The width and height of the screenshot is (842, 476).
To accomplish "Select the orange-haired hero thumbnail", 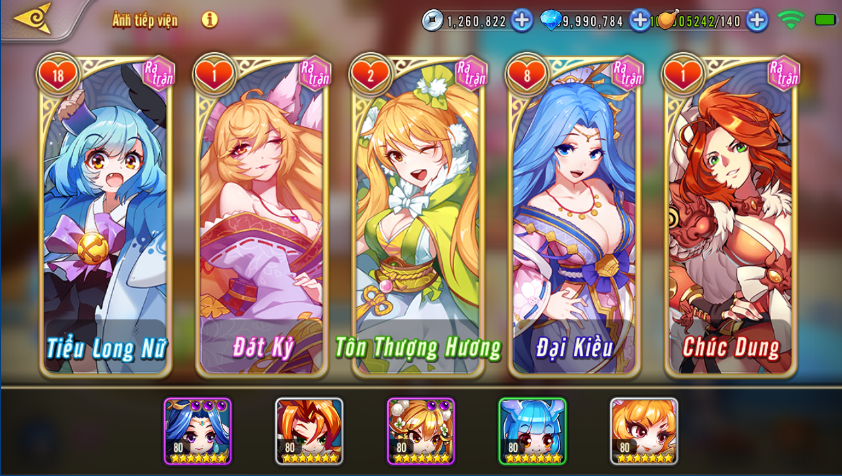I will pos(644,431).
